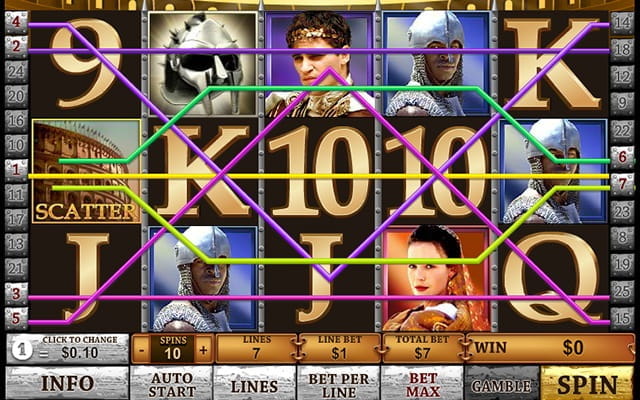Select the BET PER LINE button
640x400 pixels.
tap(337, 383)
